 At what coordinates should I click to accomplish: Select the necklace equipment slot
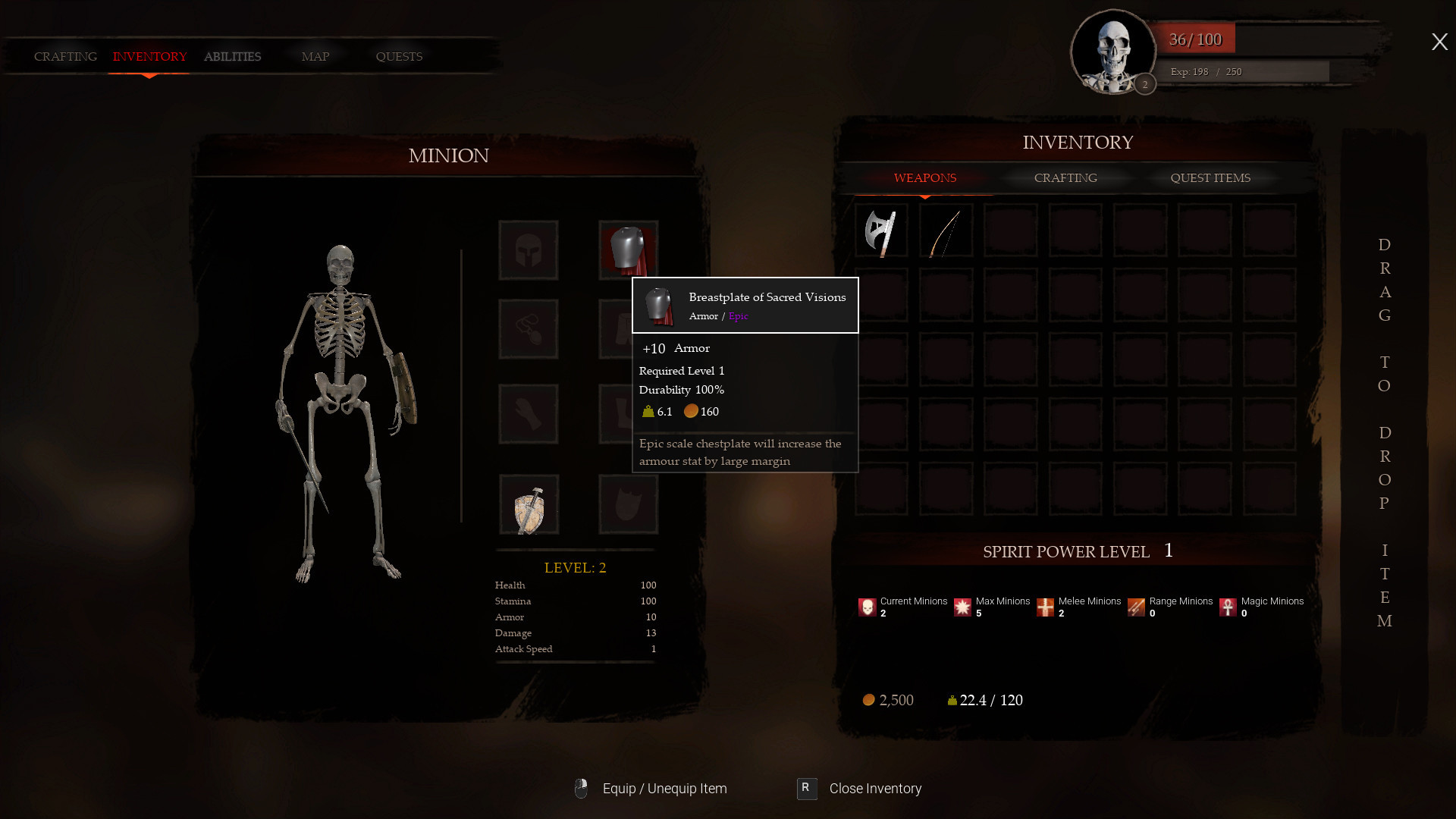tap(528, 328)
